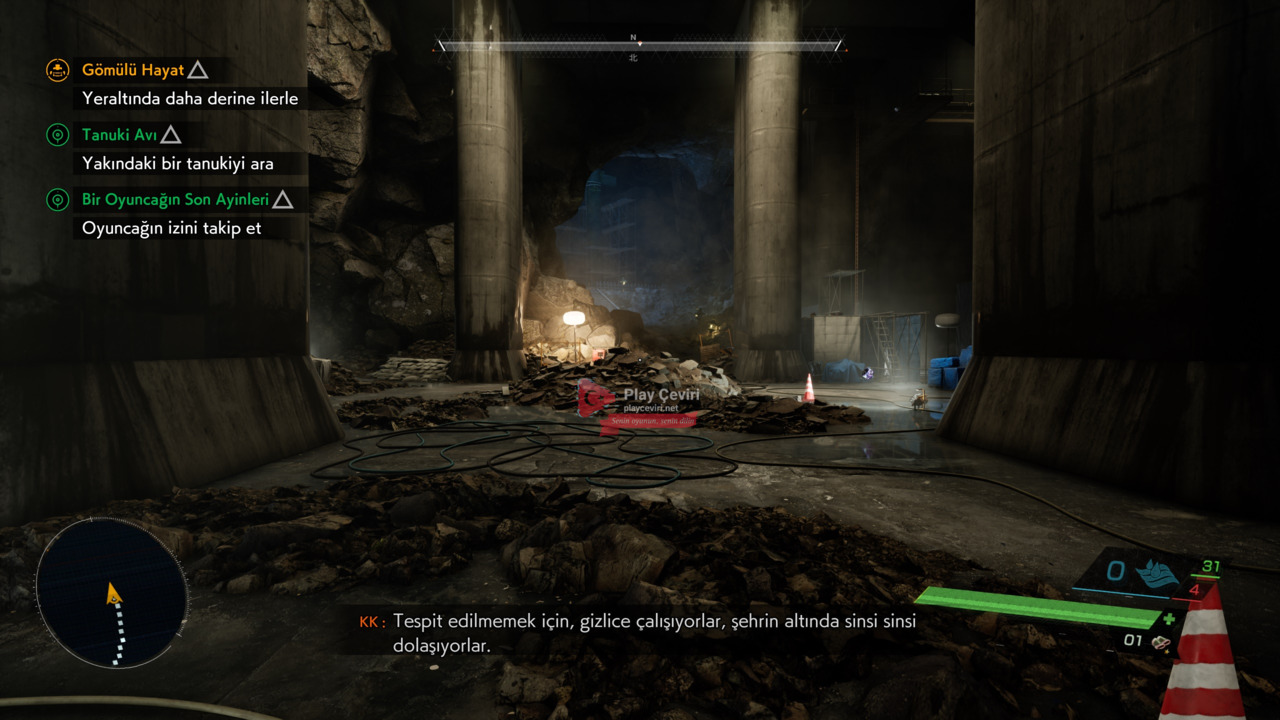
Task: Select the Gömülü Hayat main quest entry
Action: [133, 71]
